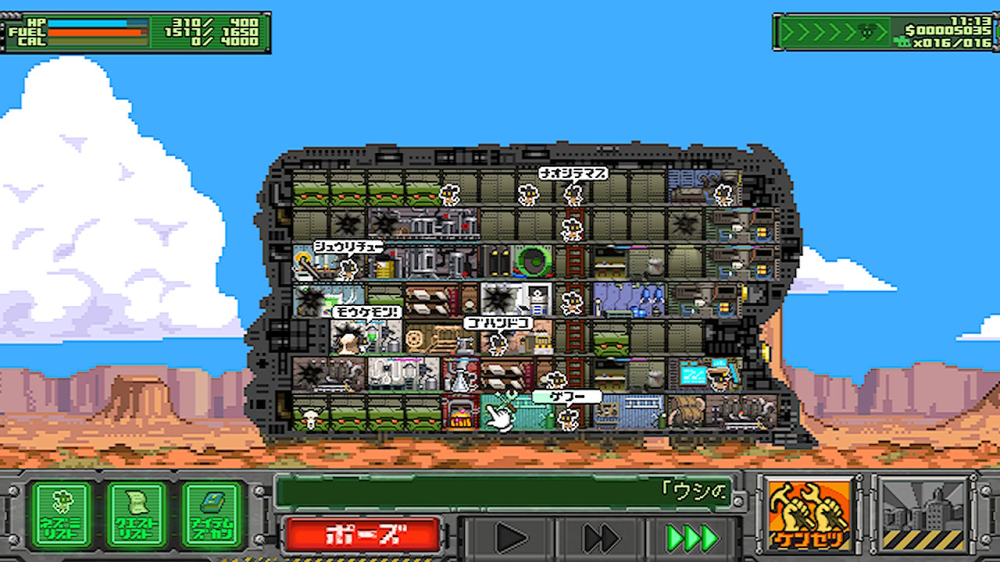Viewport: 1000px width, 562px height.
Task: Set game speed to double fast-forward
Action: tap(601, 538)
